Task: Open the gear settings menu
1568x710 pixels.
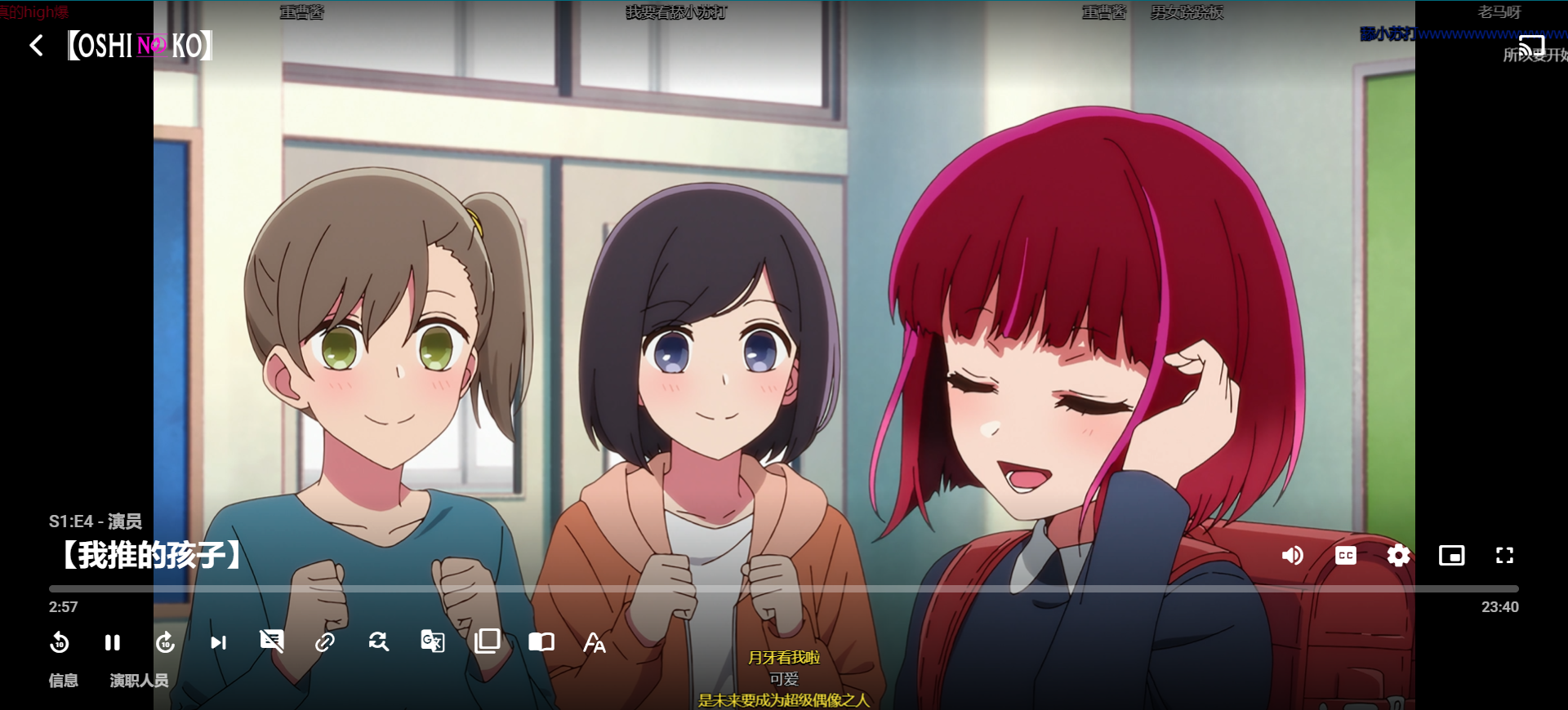Action: [1398, 556]
